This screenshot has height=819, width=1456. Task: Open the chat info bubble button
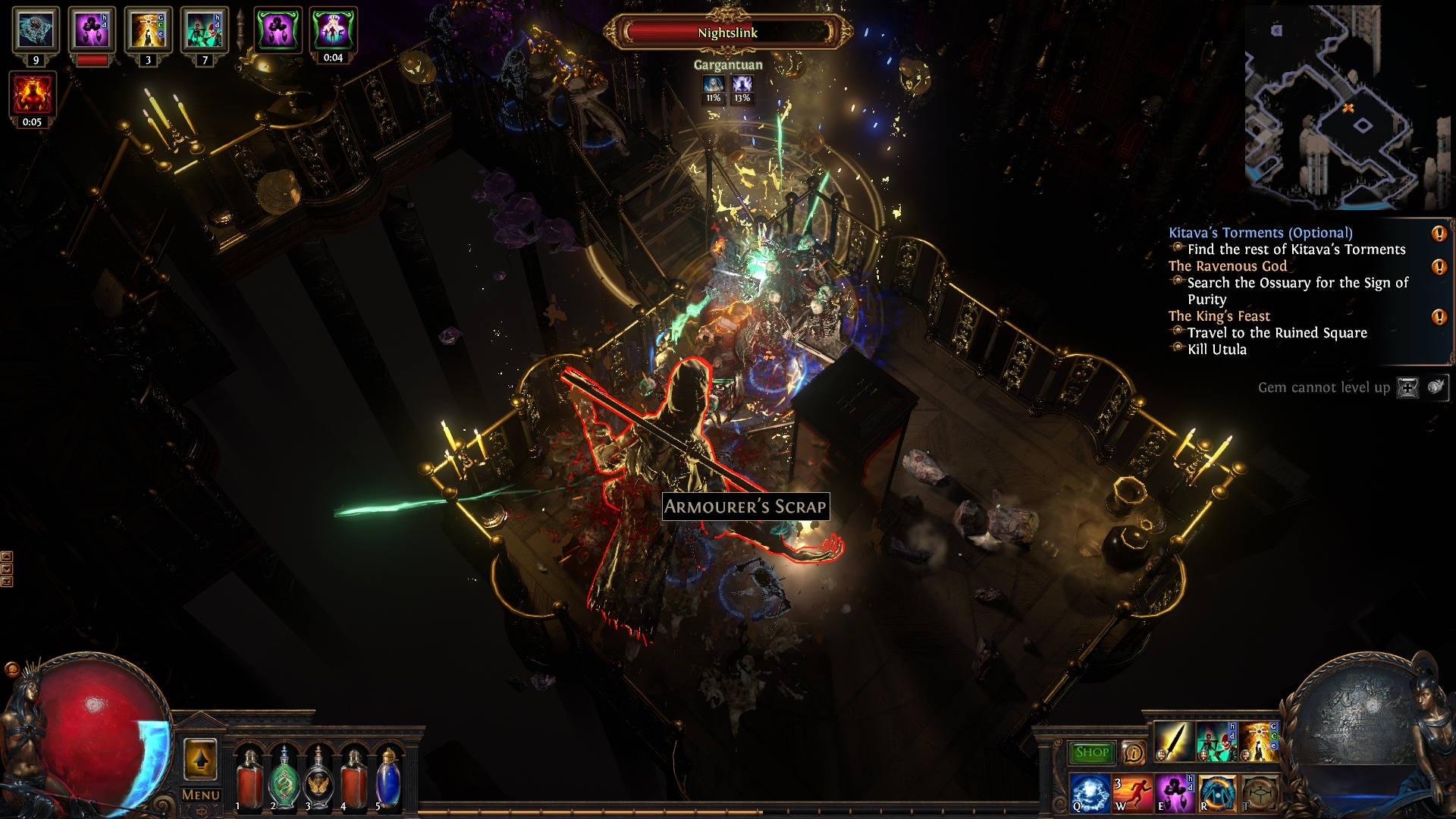pos(1133,752)
